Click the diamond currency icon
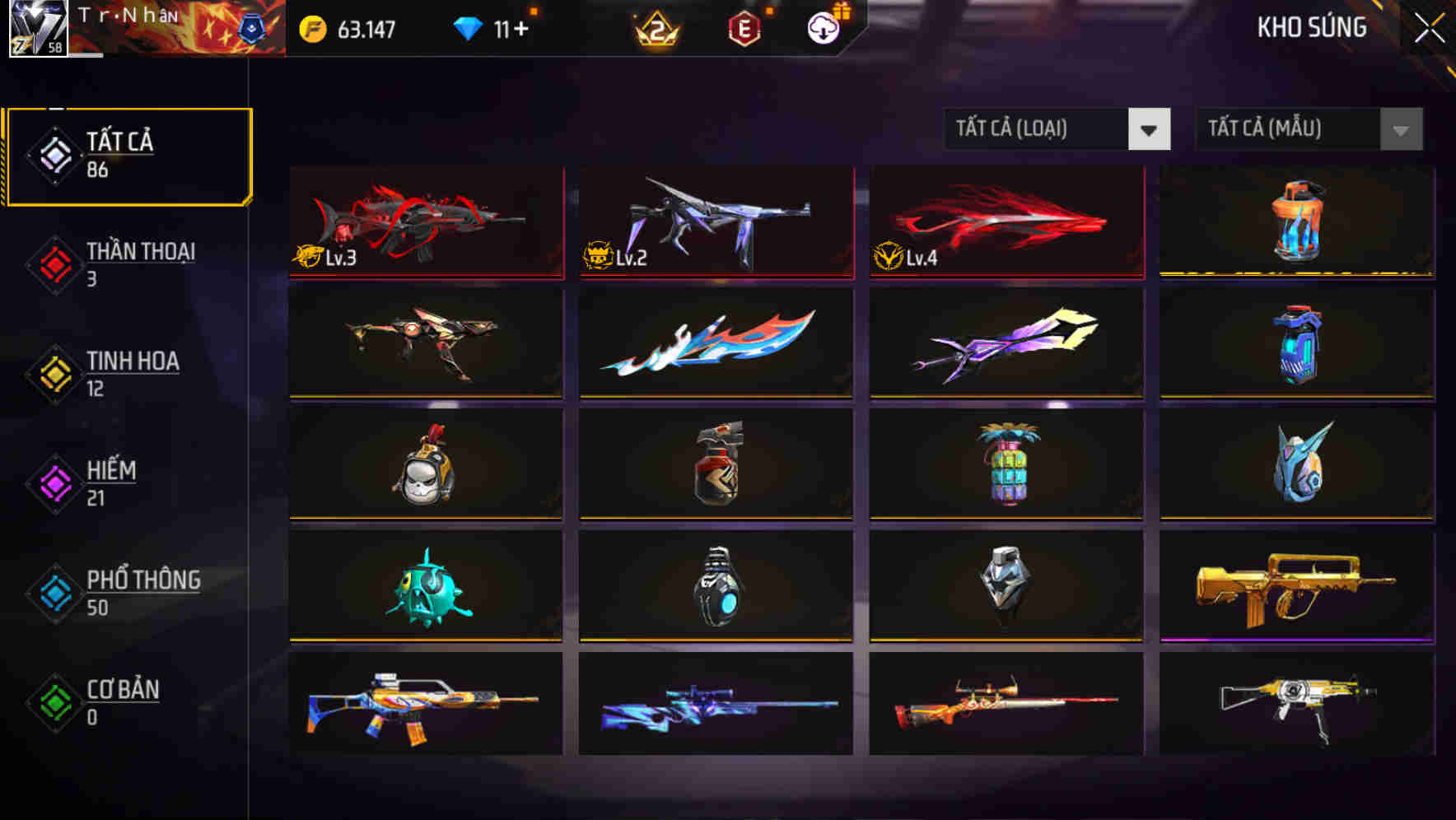 coord(468,26)
